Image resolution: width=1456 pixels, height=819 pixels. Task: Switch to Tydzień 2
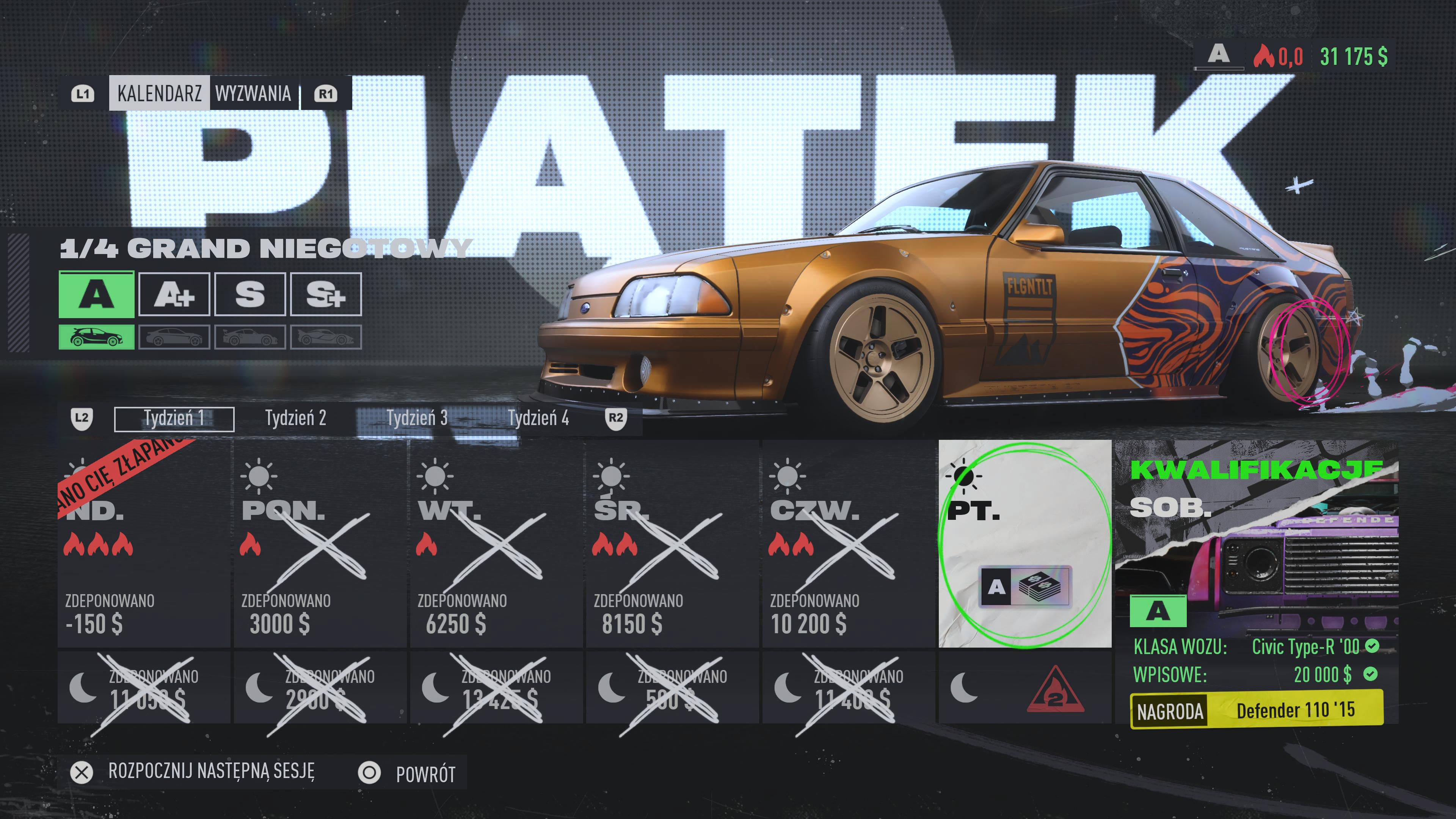tap(296, 419)
